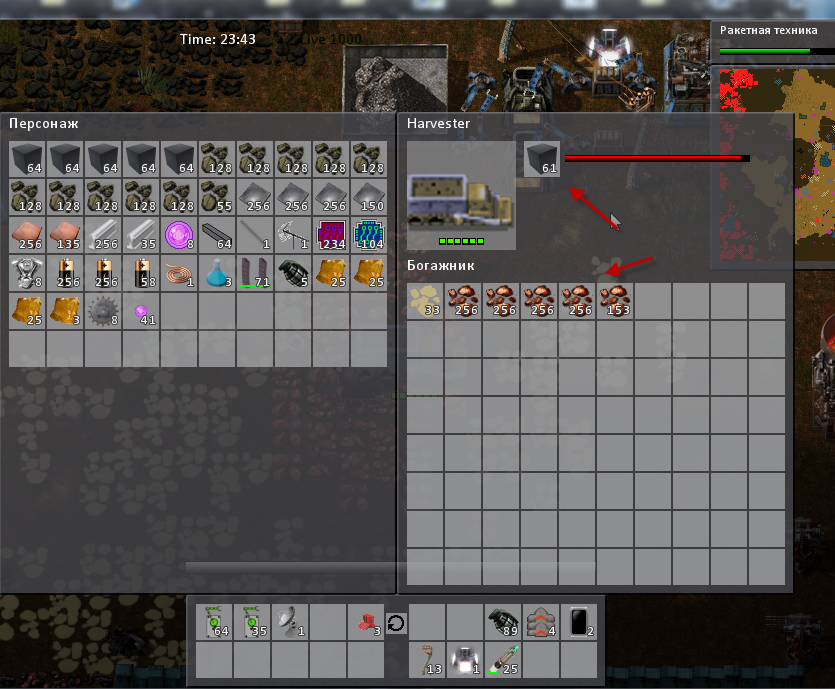Screen dimensions: 835x689
Task: Take the yellow ore stack of 33
Action: point(426,301)
